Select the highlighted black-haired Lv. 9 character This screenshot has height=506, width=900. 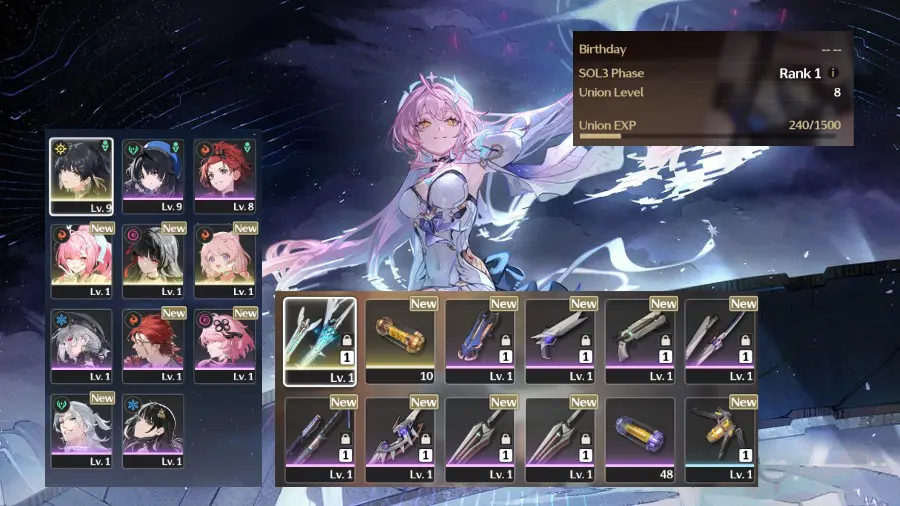click(x=82, y=176)
